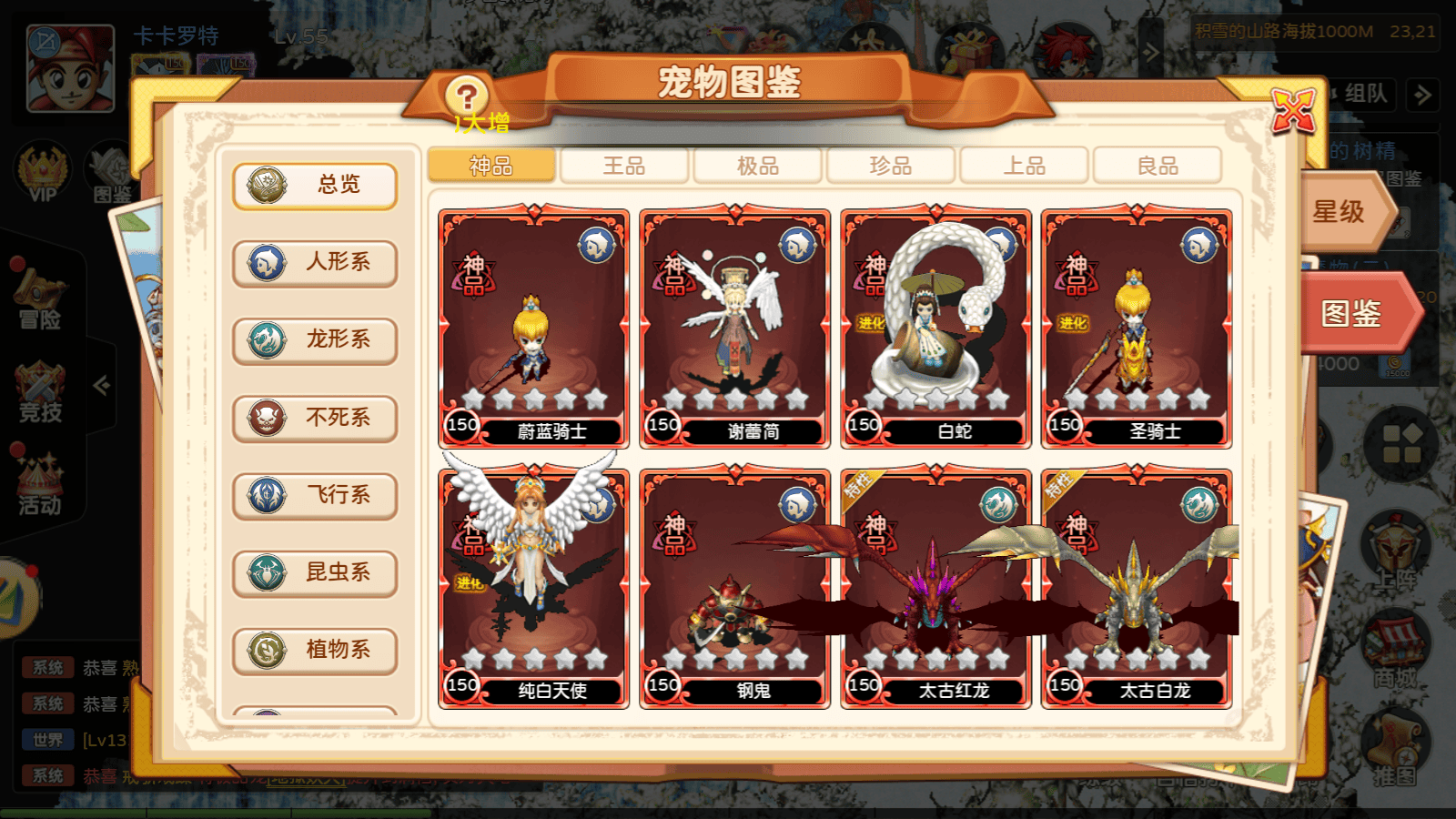
Task: Collapse the left menu with the arrow
Action: click(x=100, y=385)
